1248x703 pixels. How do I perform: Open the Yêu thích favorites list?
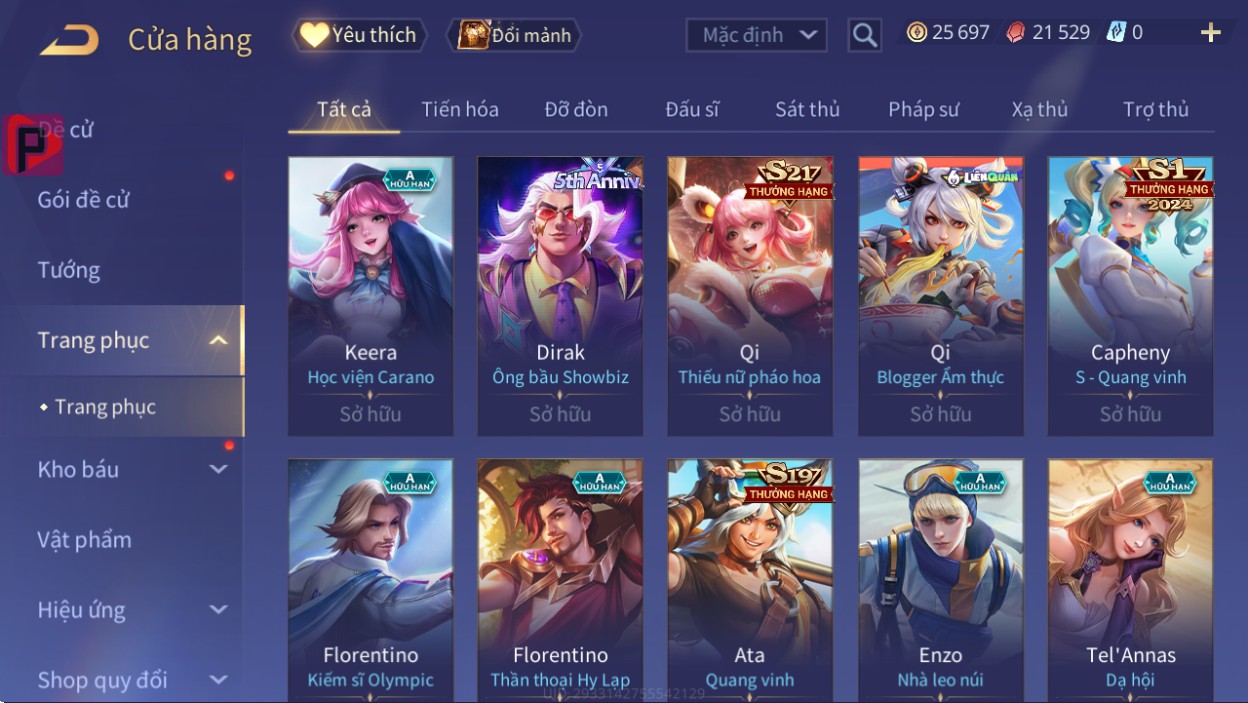click(x=359, y=35)
